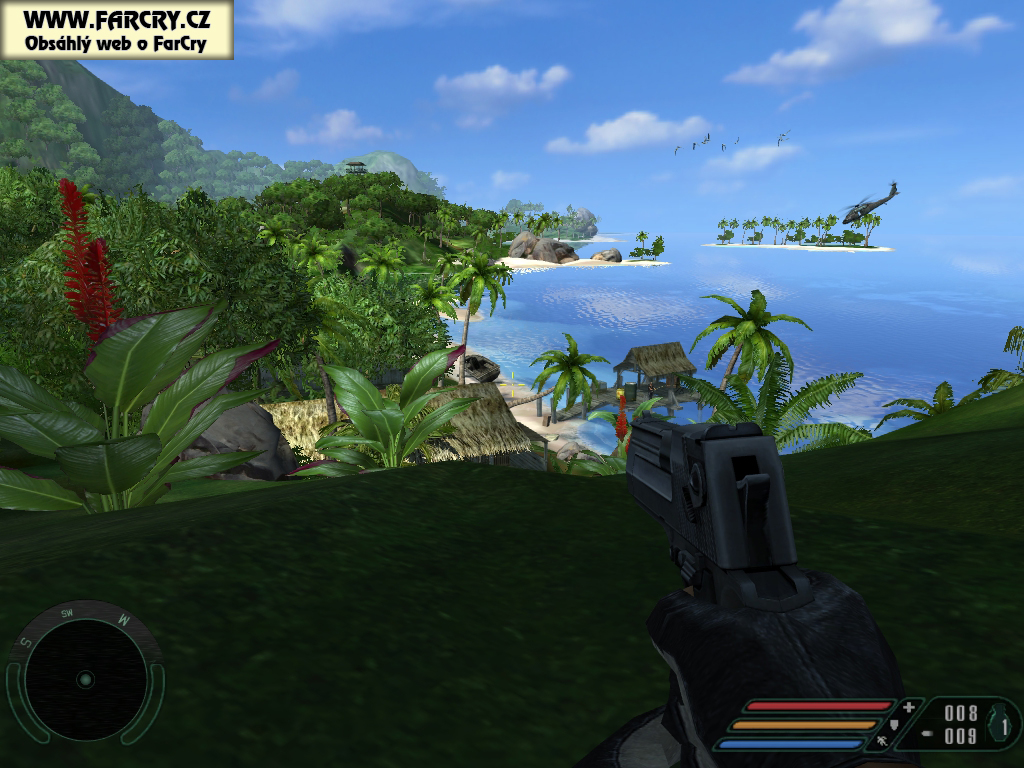Open the WWW.FARCRY.CZ watermark banner
Viewport: 1024px width, 768px height.
point(116,30)
